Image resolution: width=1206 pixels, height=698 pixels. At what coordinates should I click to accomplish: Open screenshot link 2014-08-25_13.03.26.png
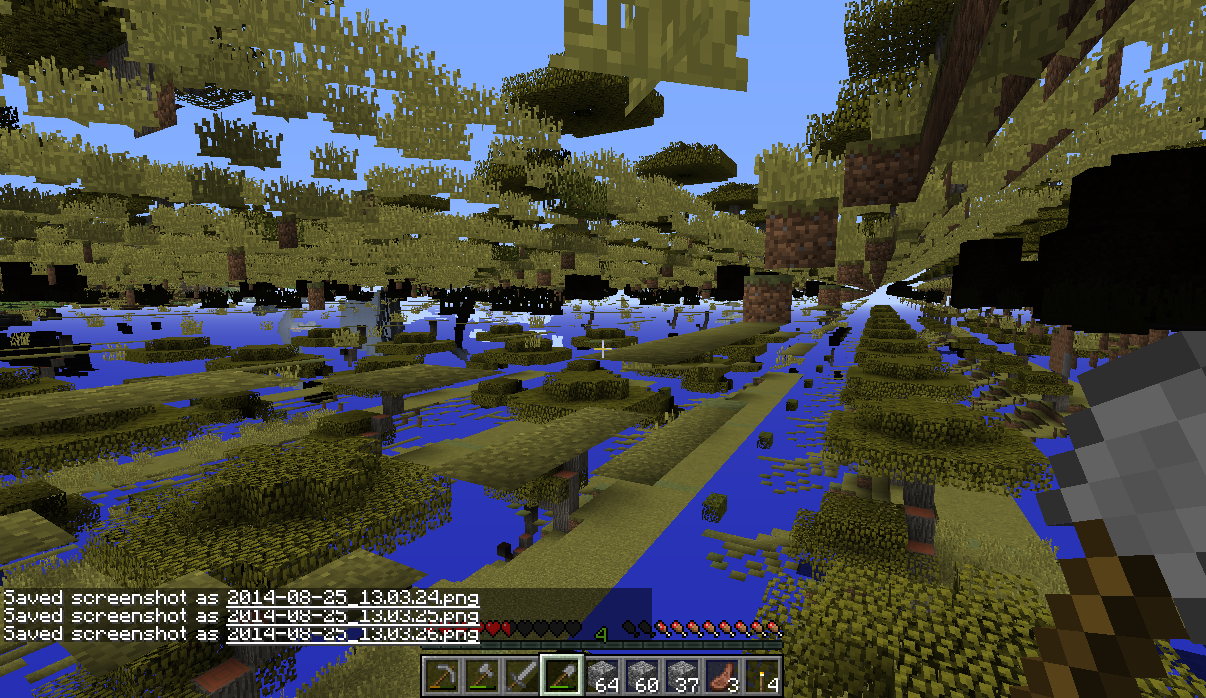click(x=352, y=634)
